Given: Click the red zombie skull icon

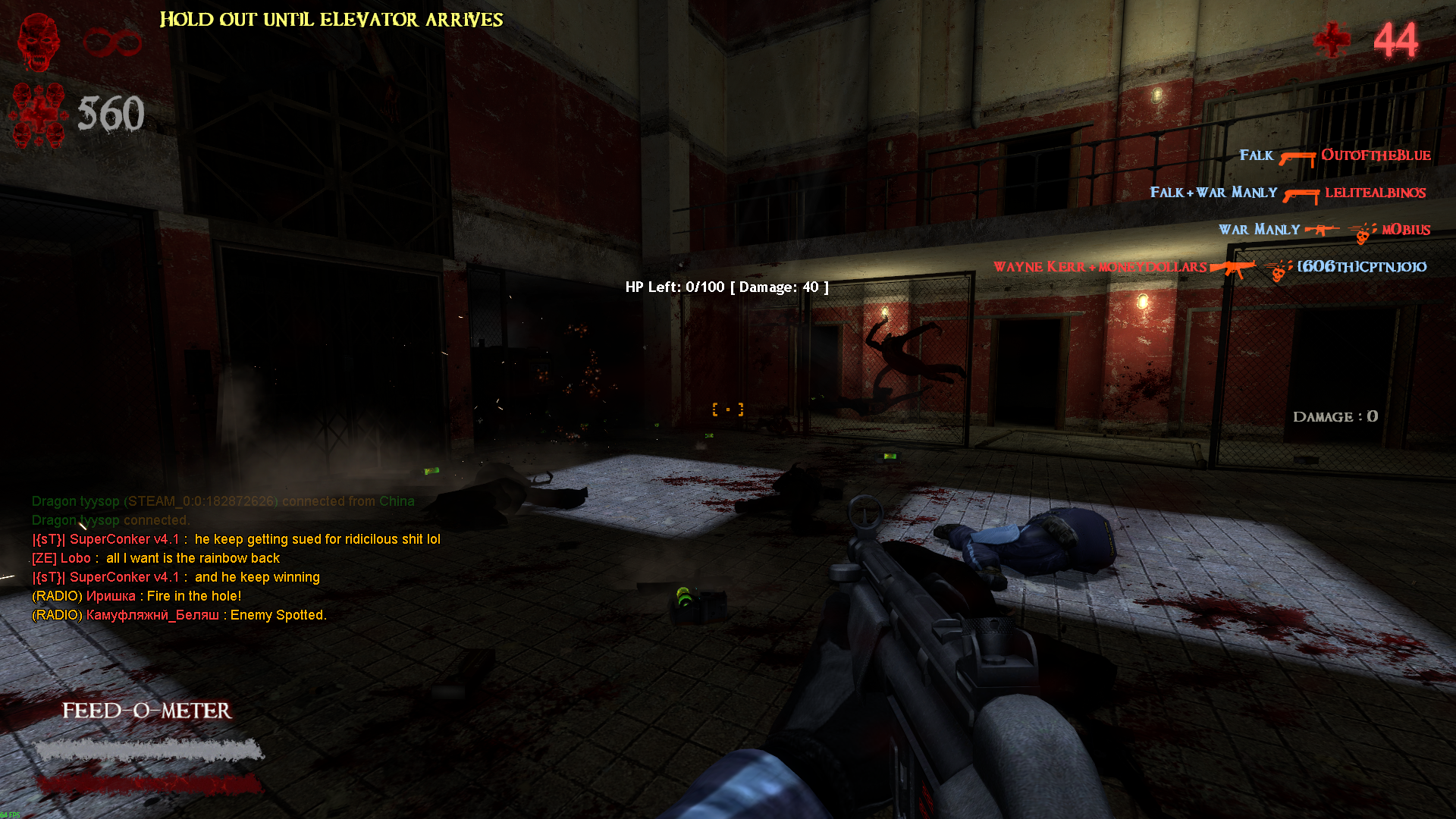Looking at the screenshot, I should click(x=38, y=42).
